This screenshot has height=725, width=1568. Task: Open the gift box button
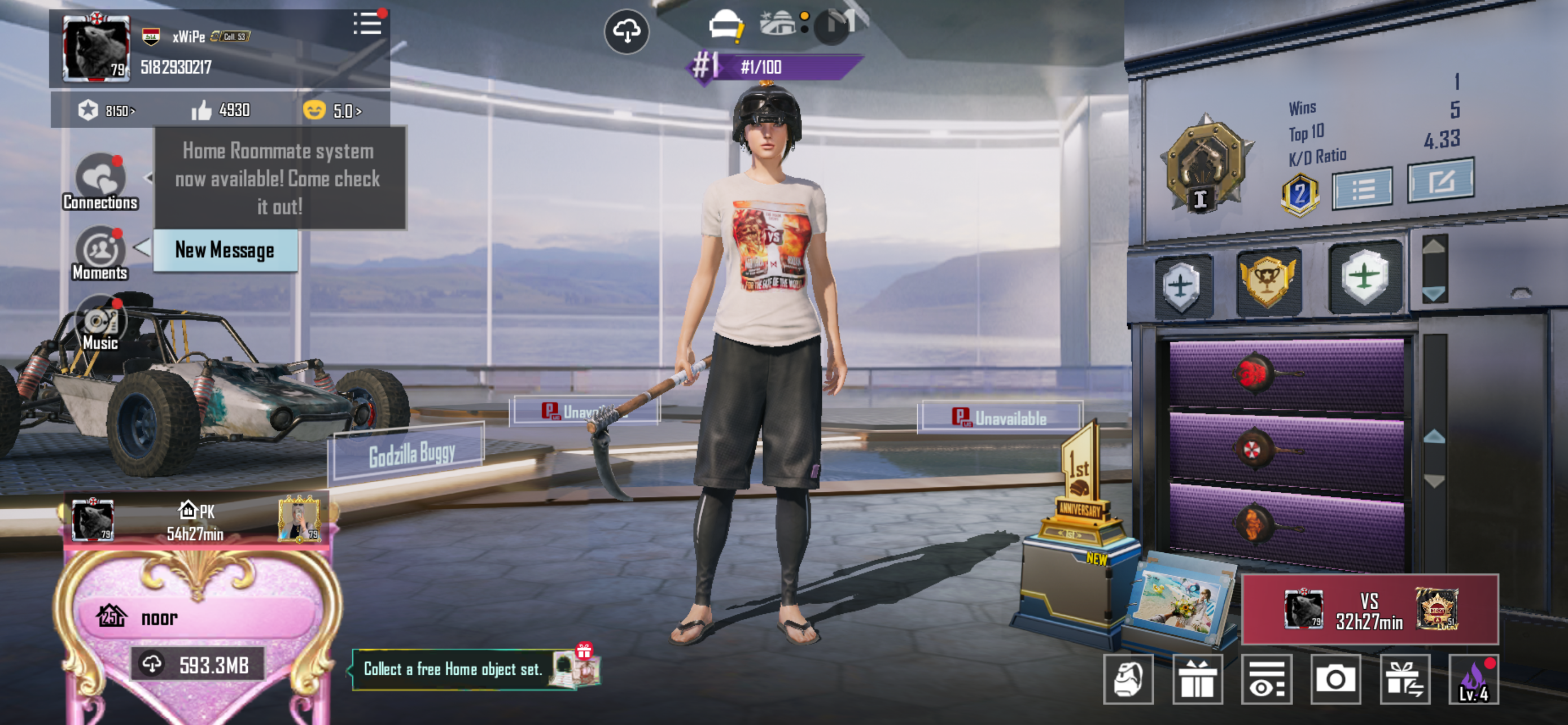click(x=1197, y=680)
